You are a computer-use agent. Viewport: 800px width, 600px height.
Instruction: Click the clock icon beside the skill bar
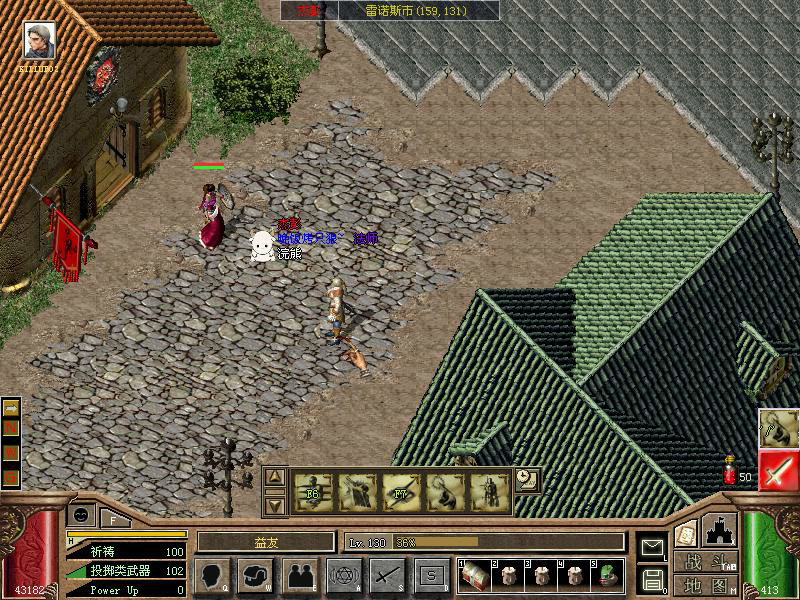click(x=527, y=479)
